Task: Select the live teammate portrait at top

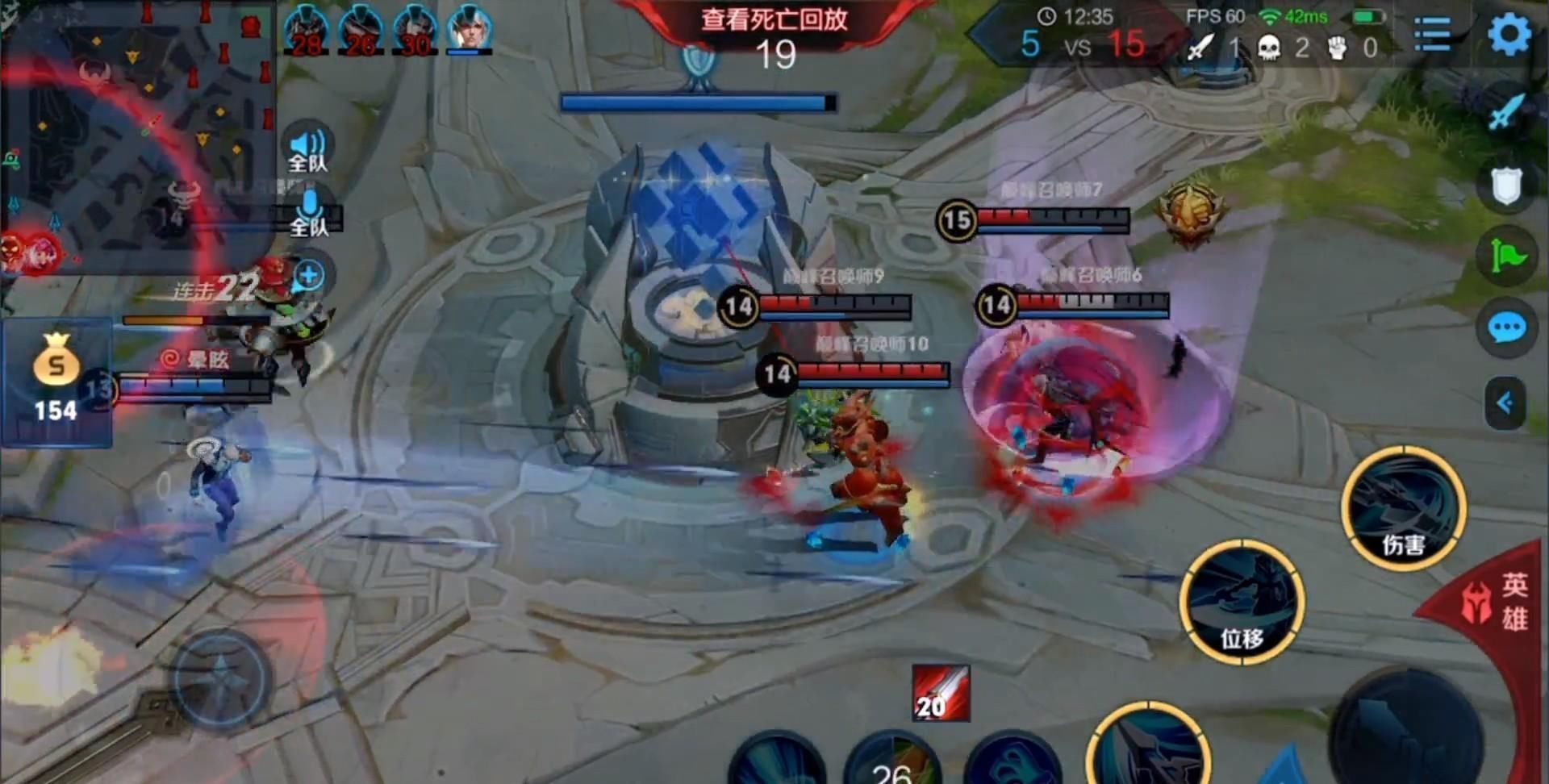Action: tap(469, 30)
